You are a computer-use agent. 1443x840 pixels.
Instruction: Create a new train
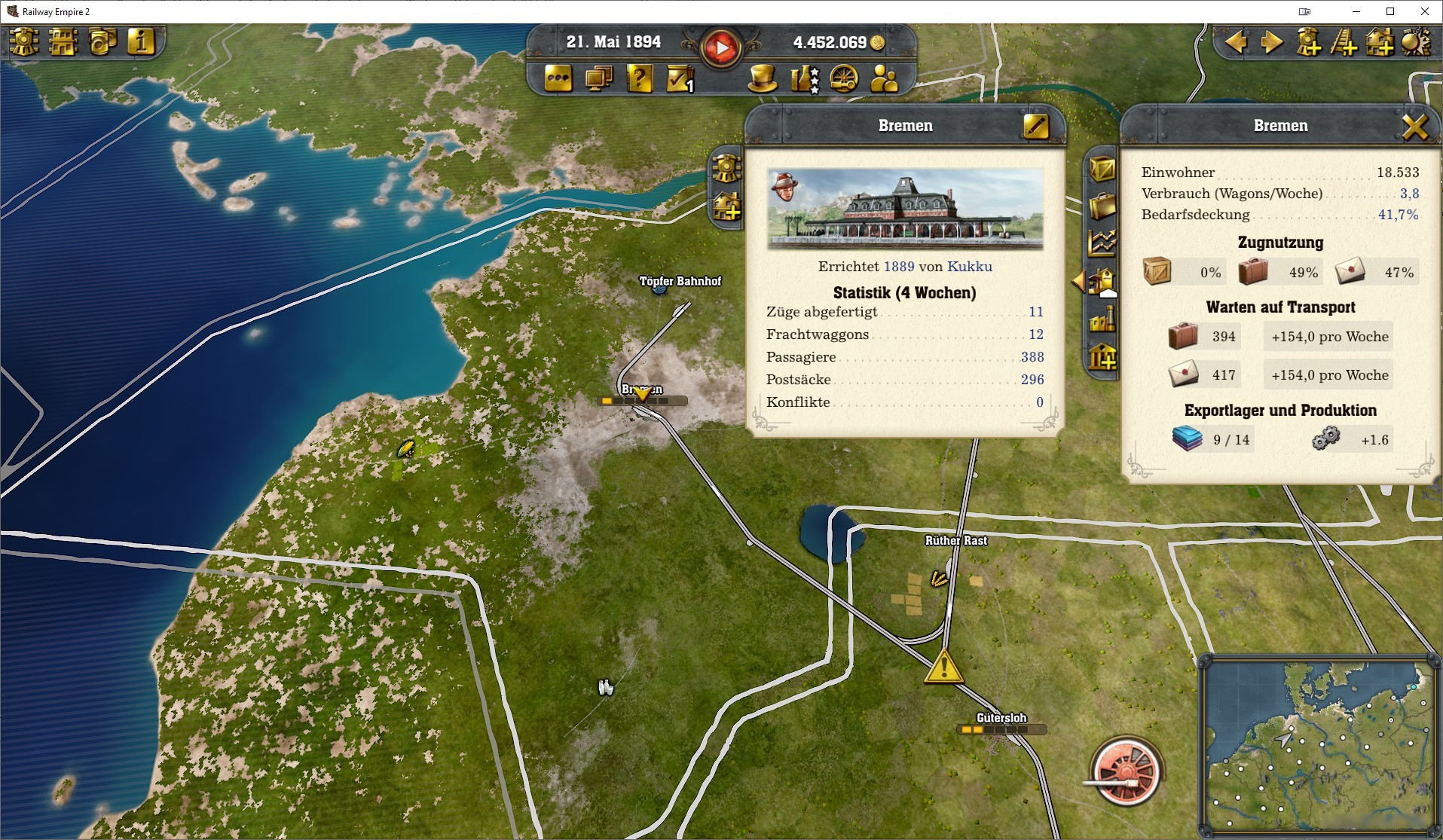point(1311,43)
